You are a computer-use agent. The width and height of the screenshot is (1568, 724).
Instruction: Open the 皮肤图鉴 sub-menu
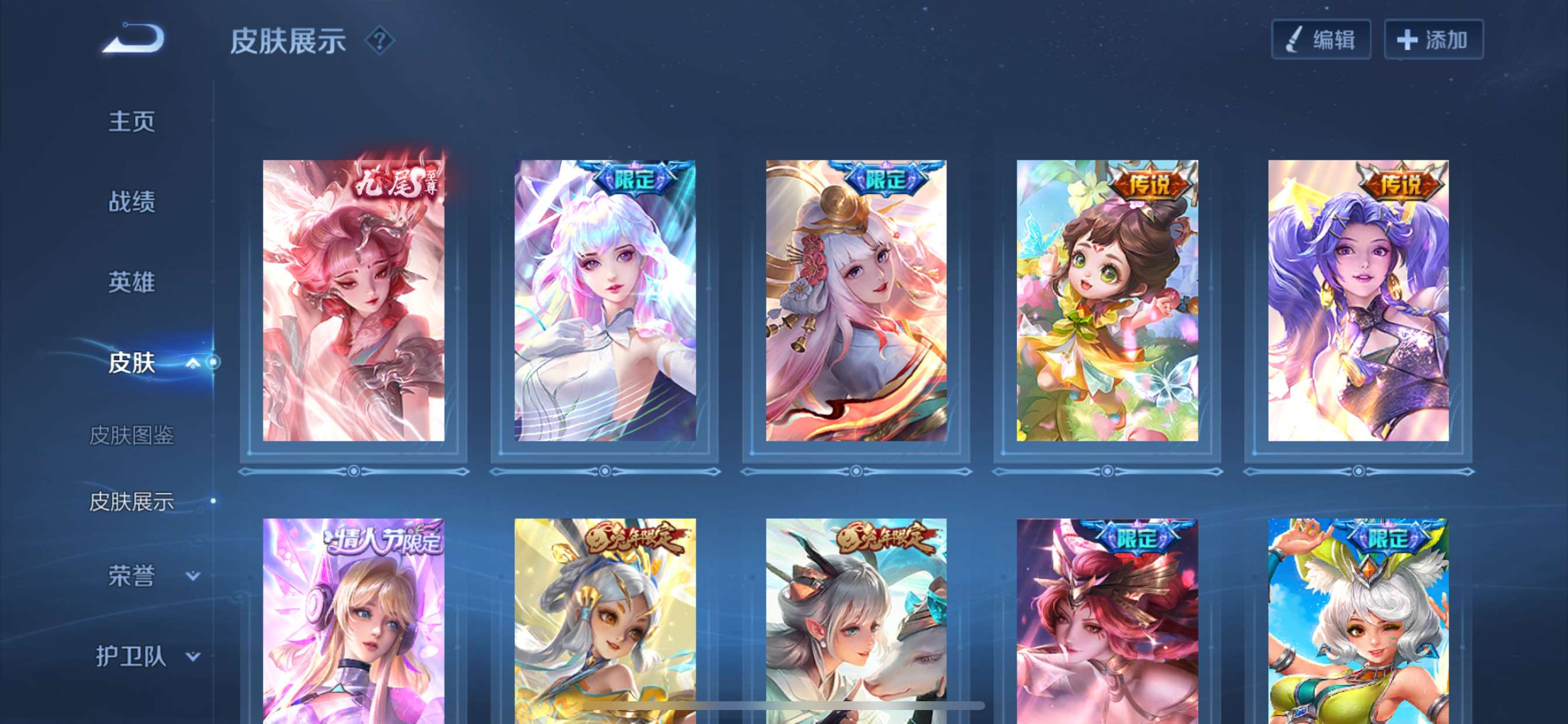131,435
